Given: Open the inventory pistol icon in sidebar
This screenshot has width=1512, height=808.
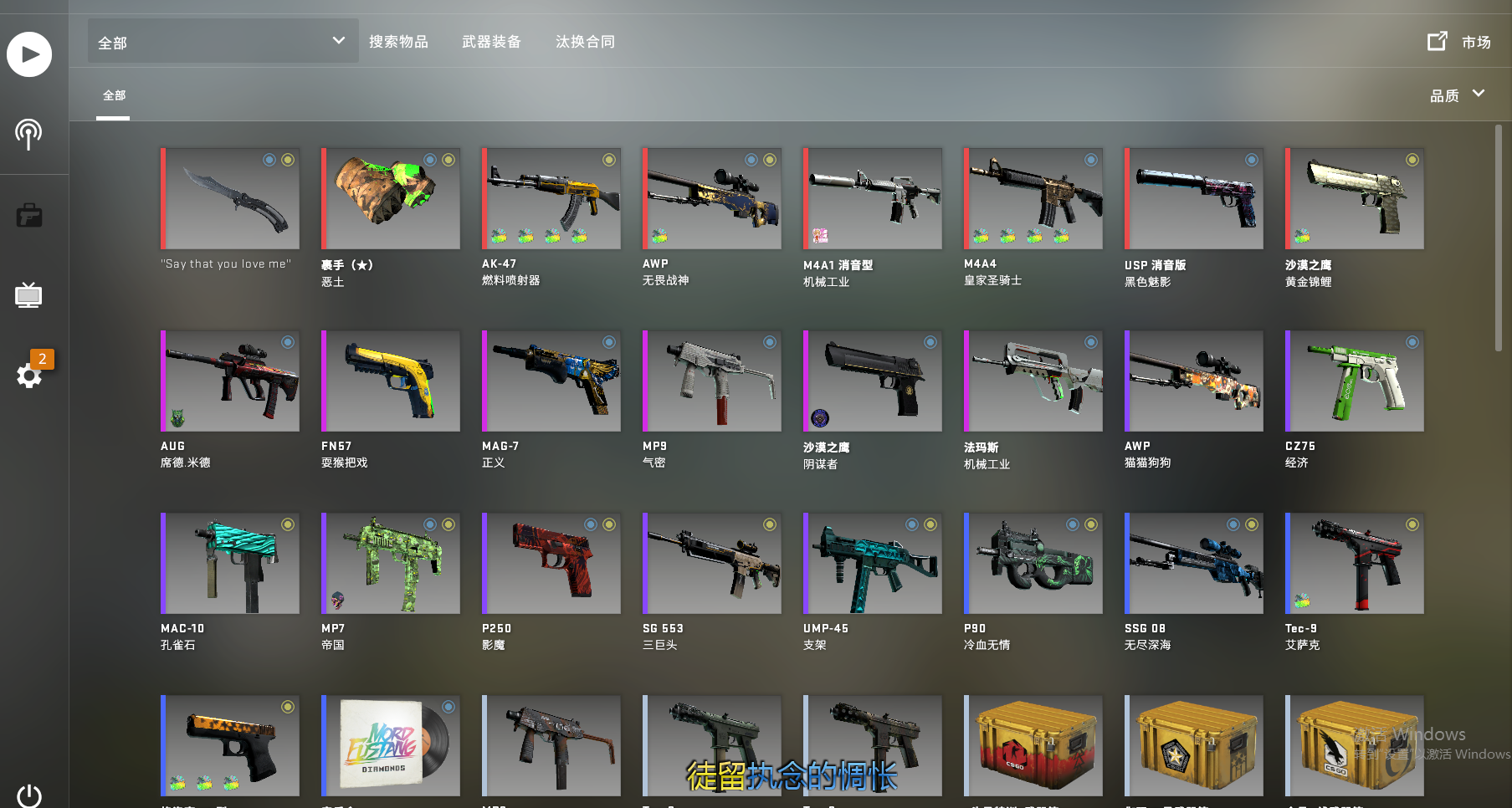Looking at the screenshot, I should [29, 215].
